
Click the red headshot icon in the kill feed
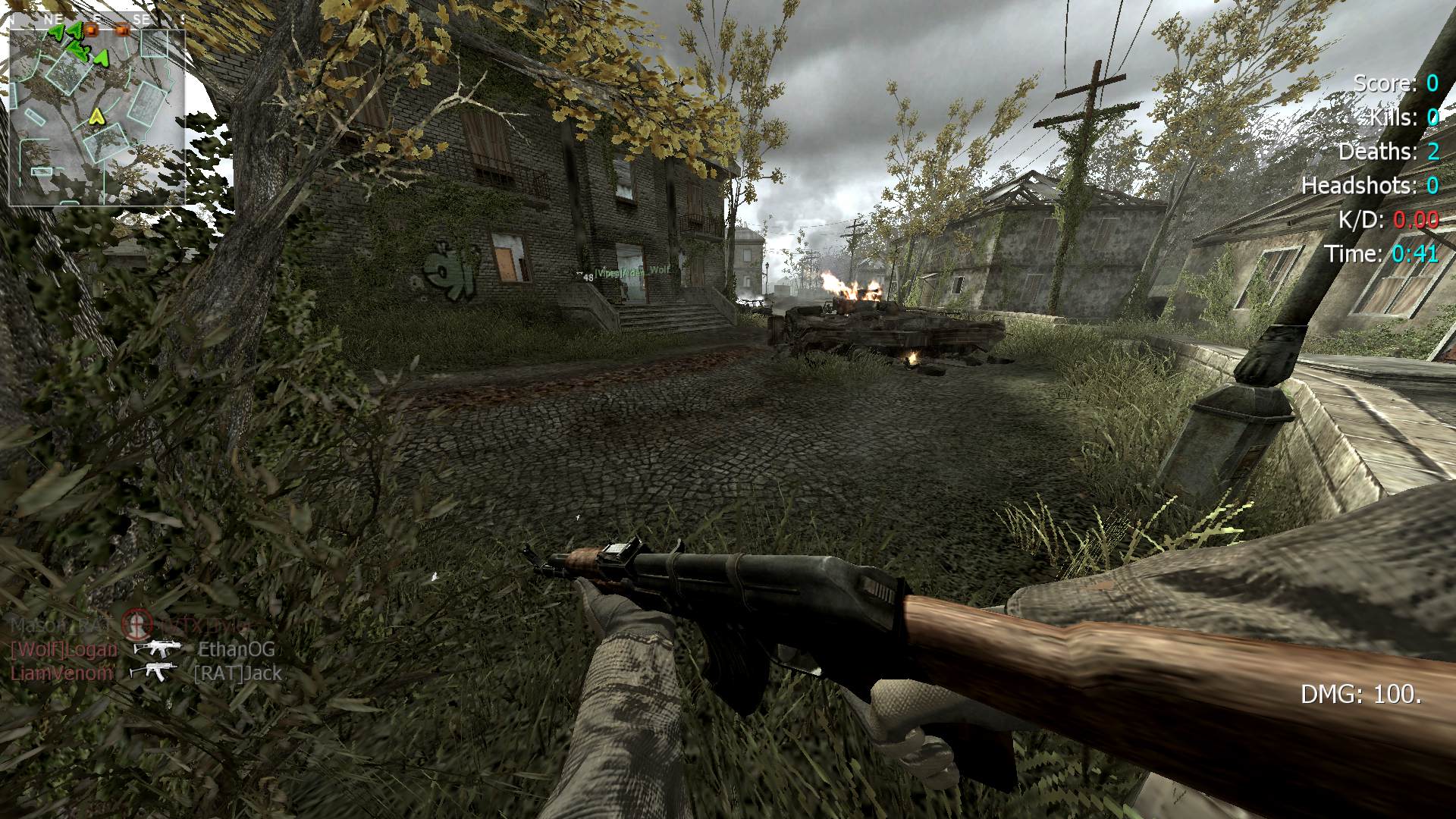tap(137, 624)
